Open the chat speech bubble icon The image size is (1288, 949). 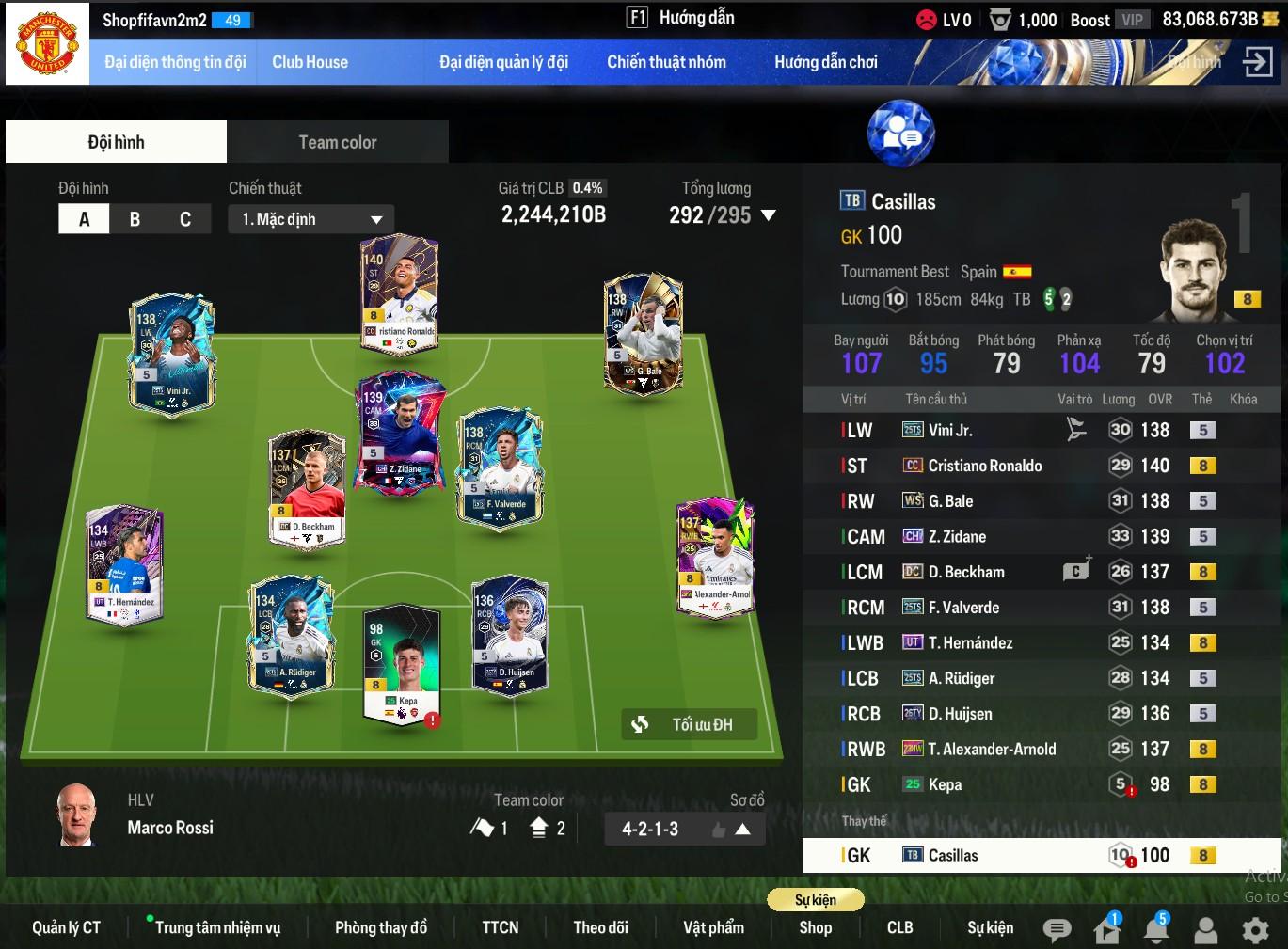click(1057, 930)
